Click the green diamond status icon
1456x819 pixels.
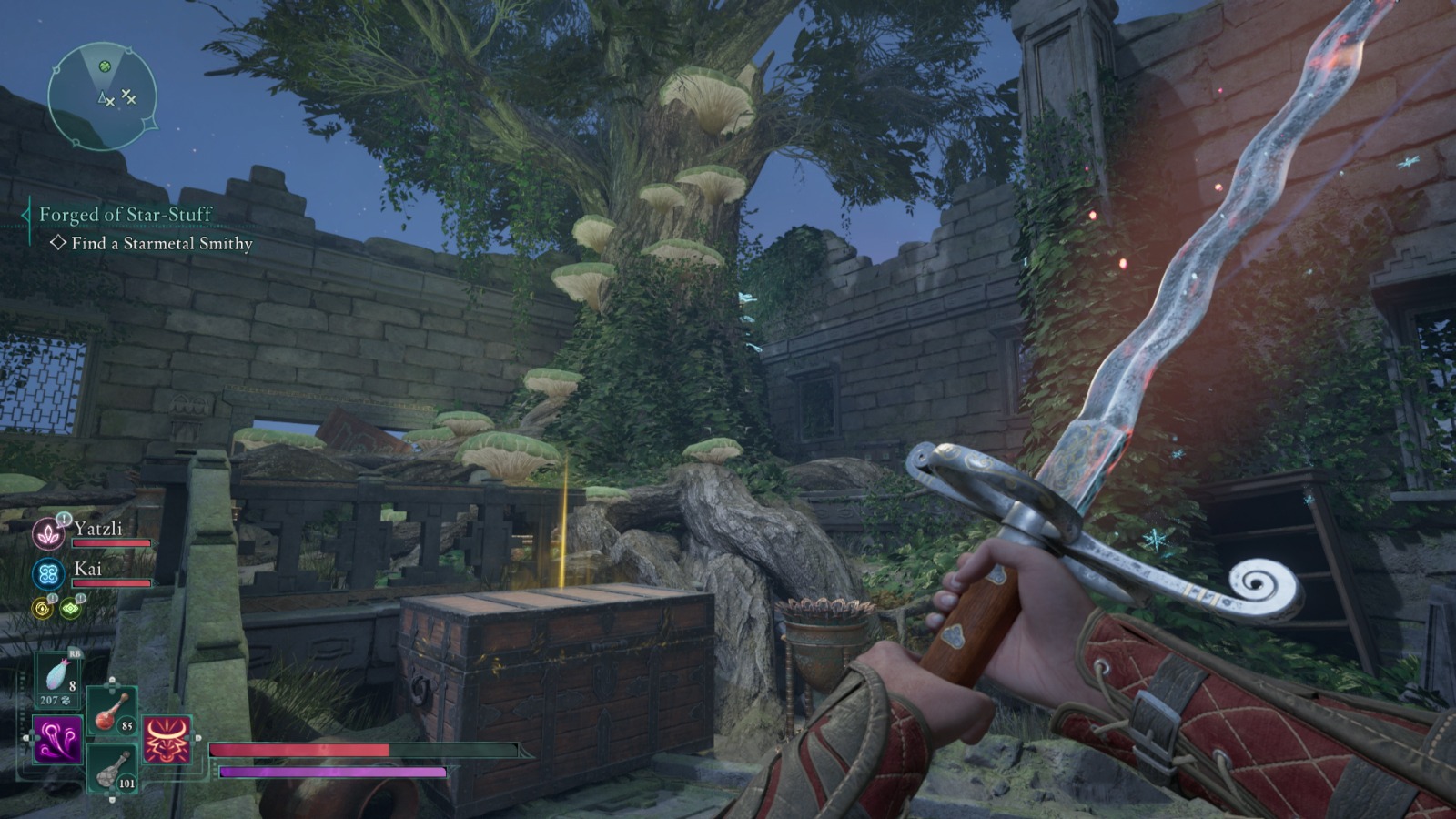70,608
